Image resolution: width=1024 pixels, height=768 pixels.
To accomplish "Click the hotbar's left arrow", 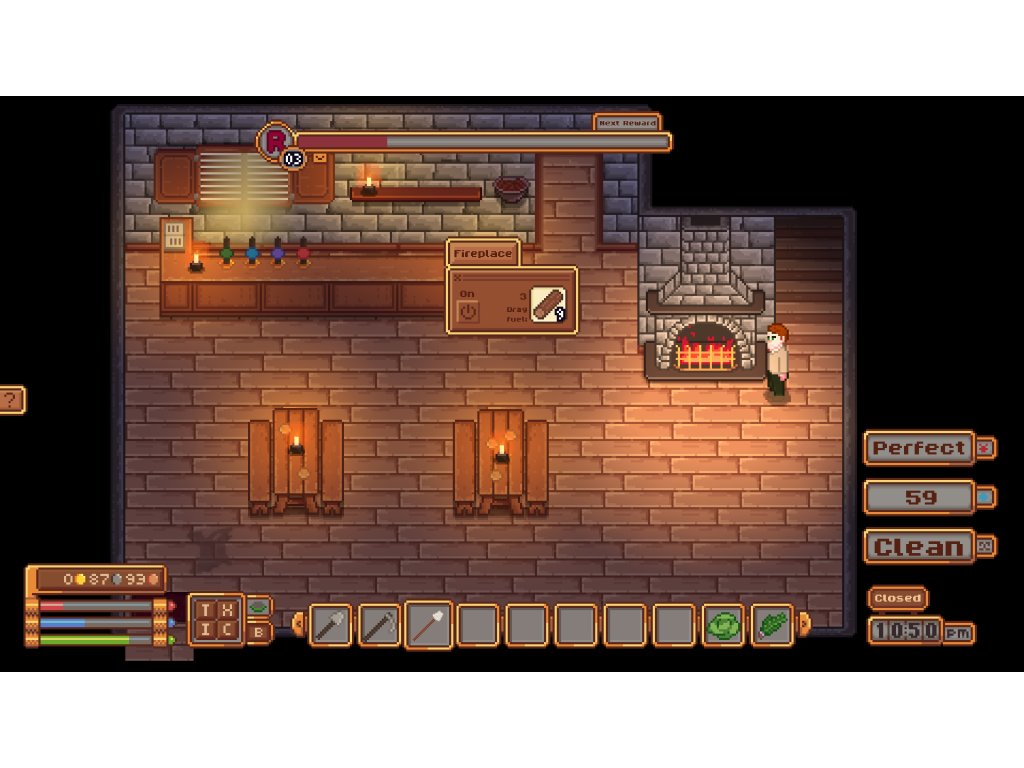I will [298, 625].
